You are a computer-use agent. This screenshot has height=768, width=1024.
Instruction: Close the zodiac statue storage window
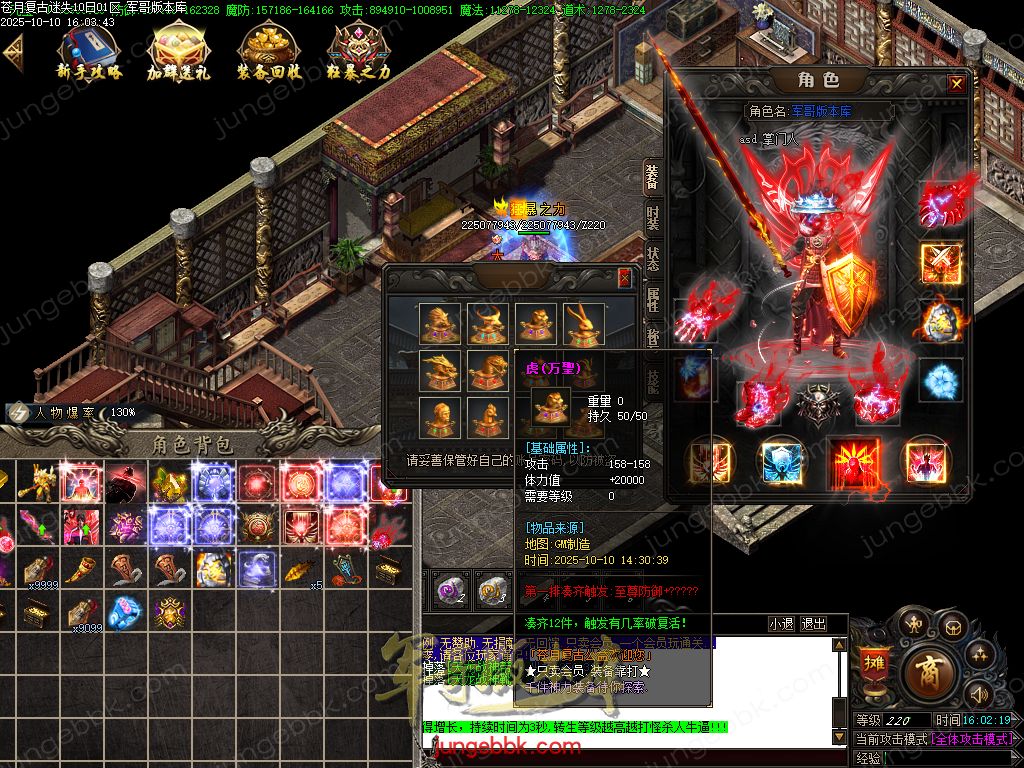coord(625,278)
